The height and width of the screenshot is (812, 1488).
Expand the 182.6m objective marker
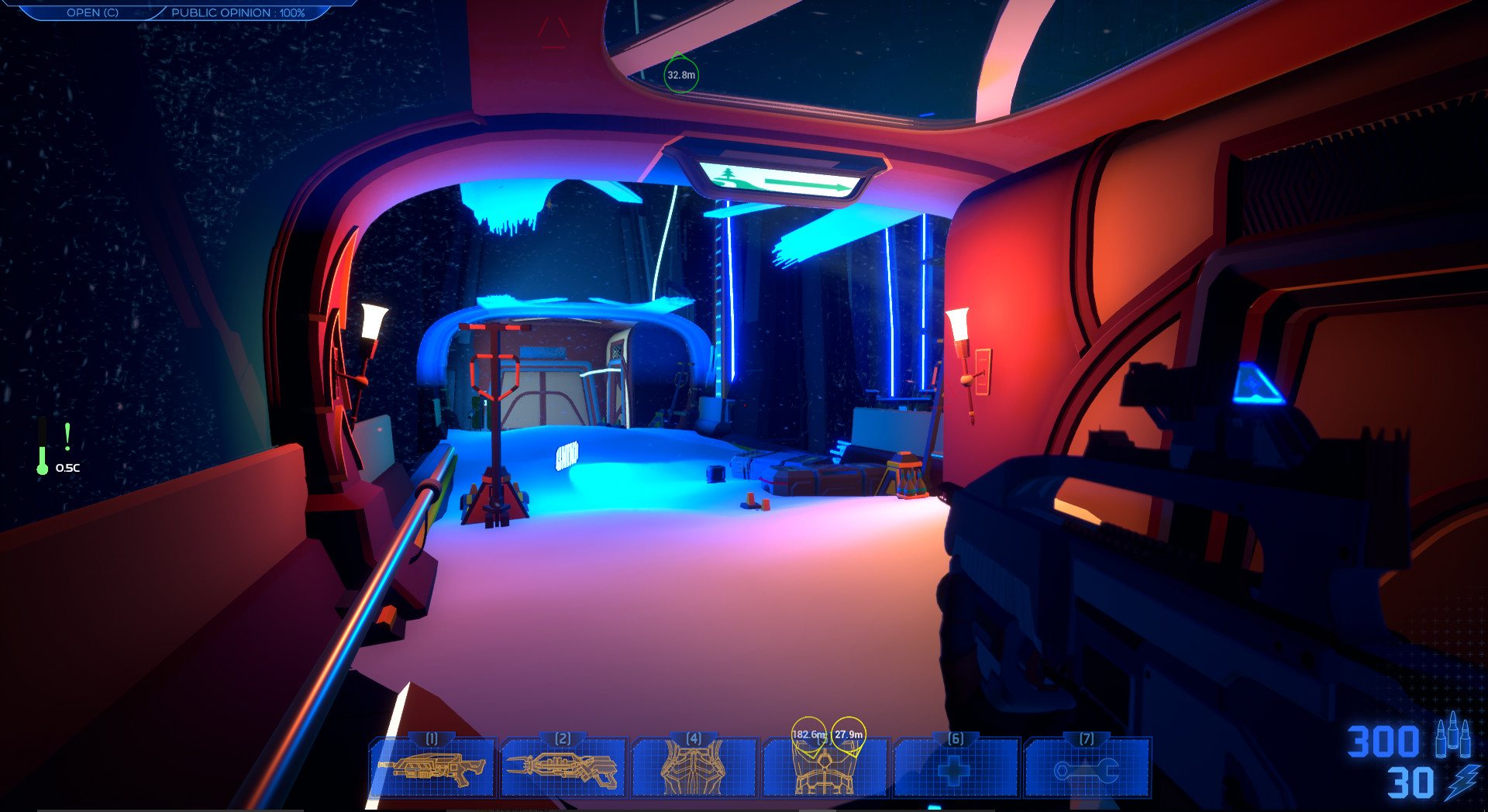pyautogui.click(x=808, y=731)
